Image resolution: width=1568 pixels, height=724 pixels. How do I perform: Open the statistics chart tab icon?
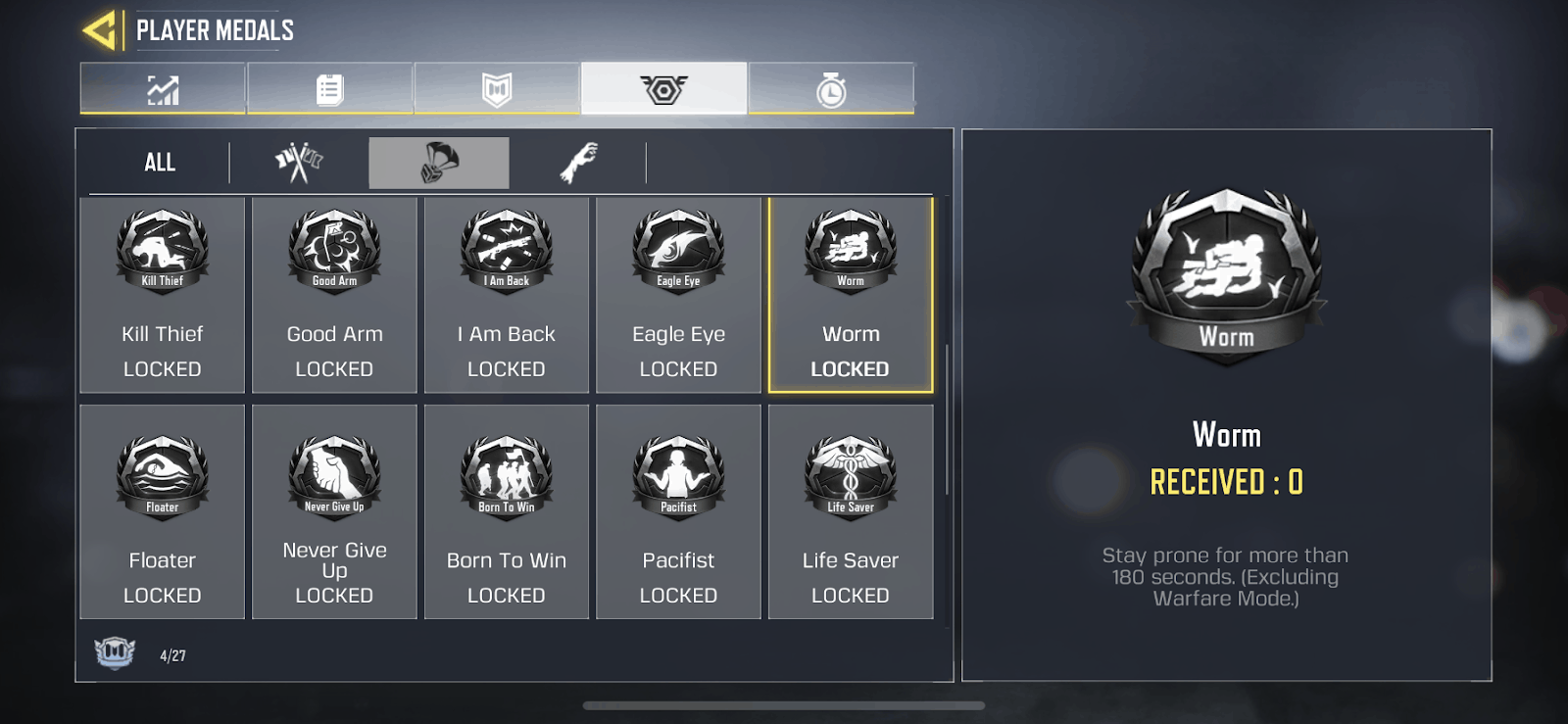tap(162, 89)
